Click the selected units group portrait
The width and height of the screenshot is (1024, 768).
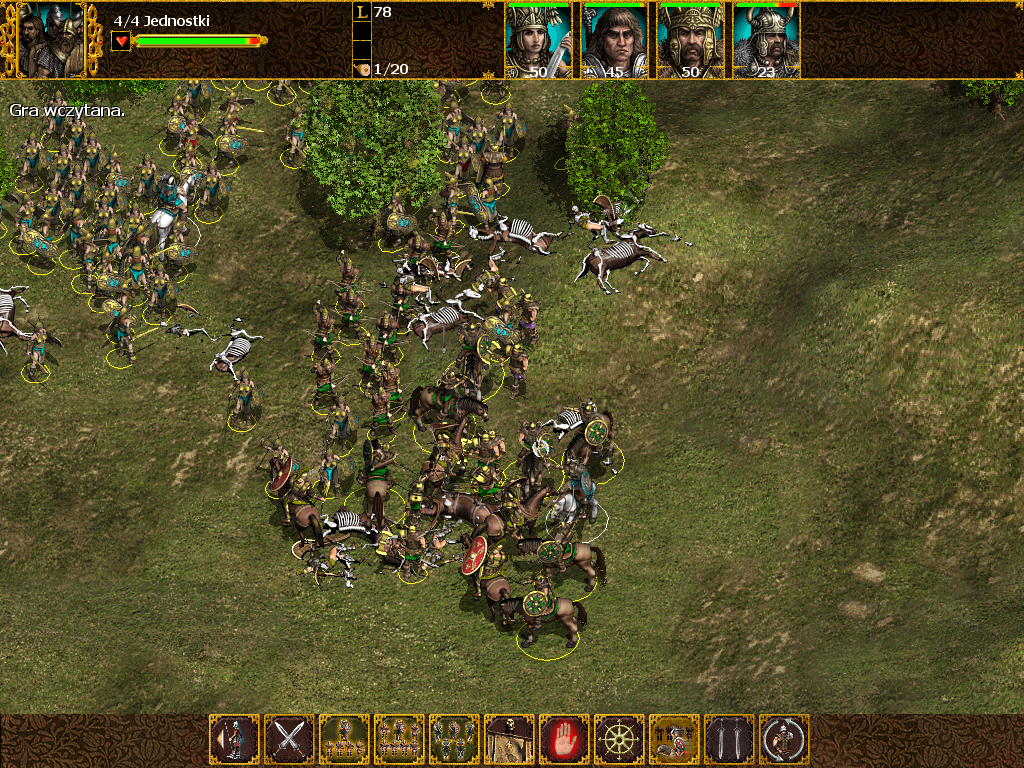(51, 41)
